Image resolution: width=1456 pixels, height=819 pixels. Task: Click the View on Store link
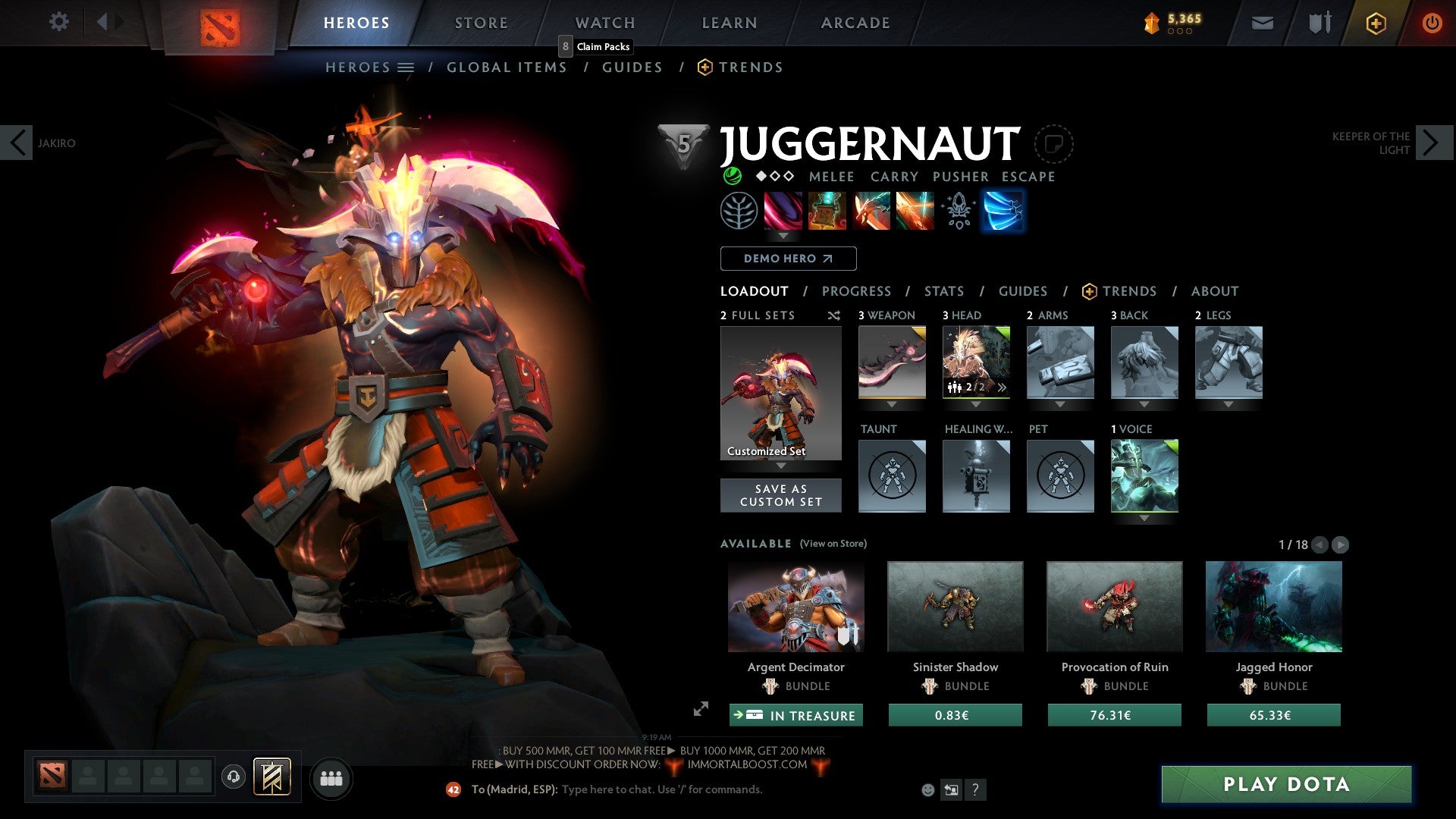point(833,544)
